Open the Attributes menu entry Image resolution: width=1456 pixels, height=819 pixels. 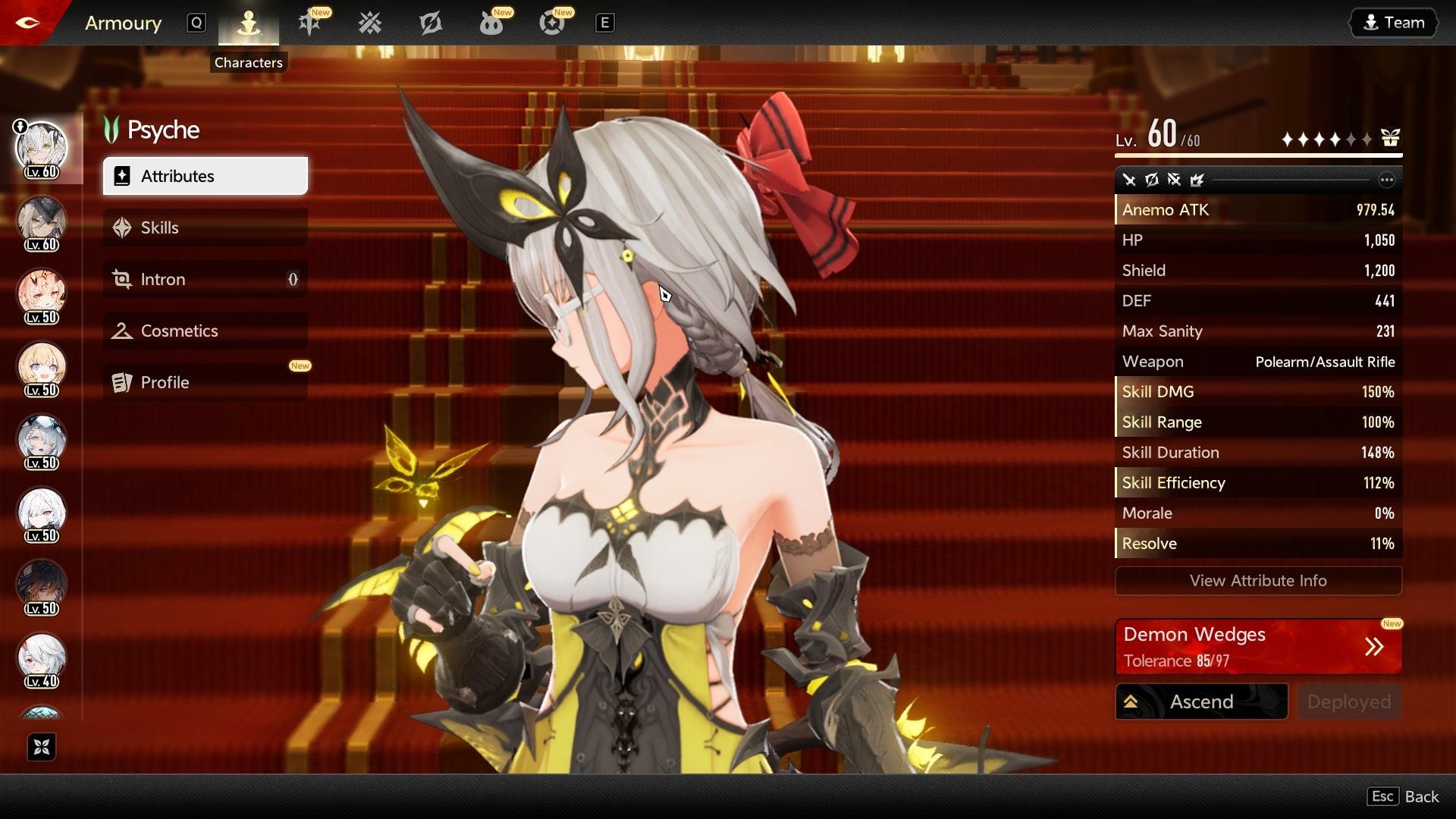(205, 176)
